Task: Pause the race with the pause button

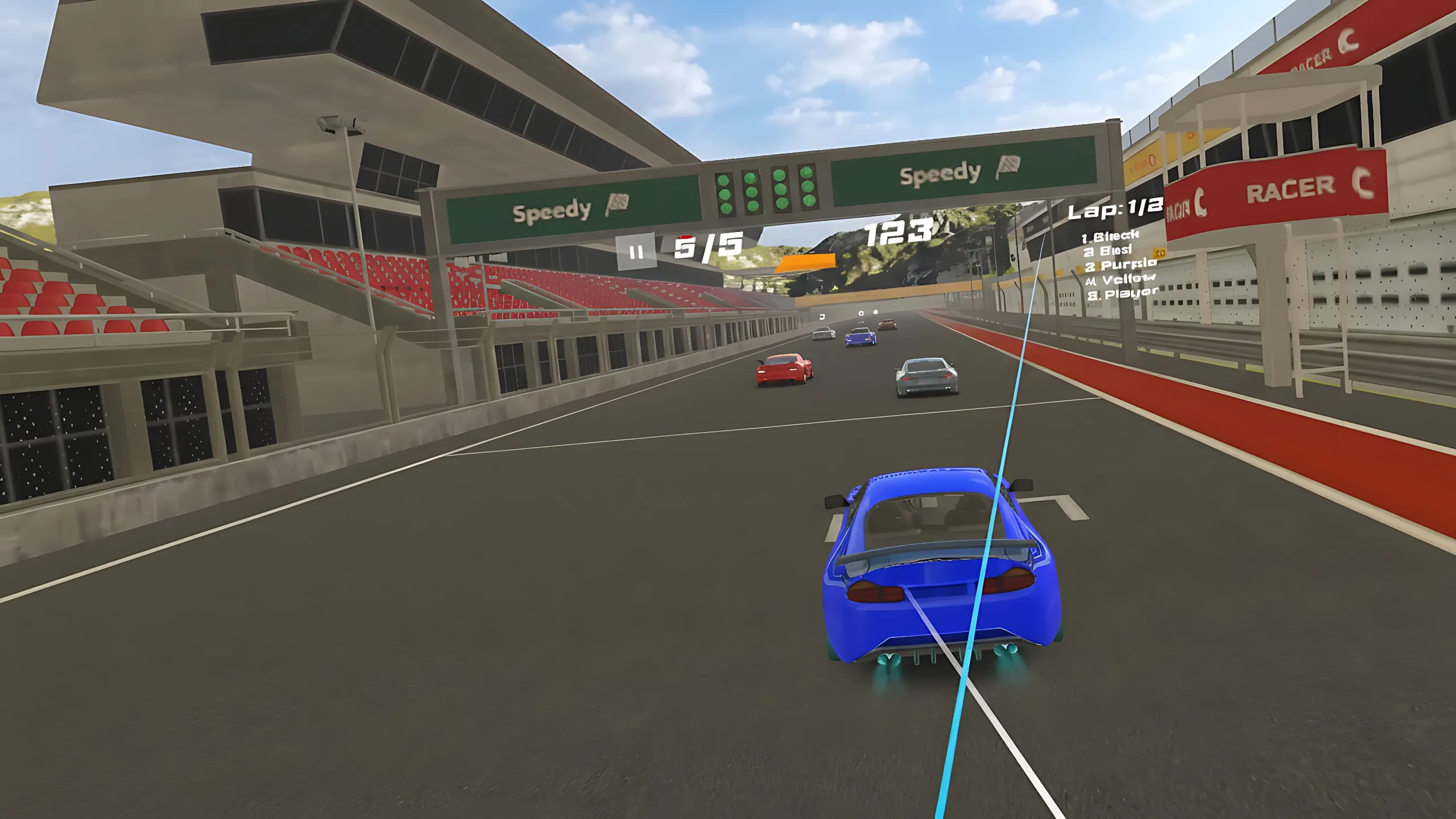Action: coord(636,251)
